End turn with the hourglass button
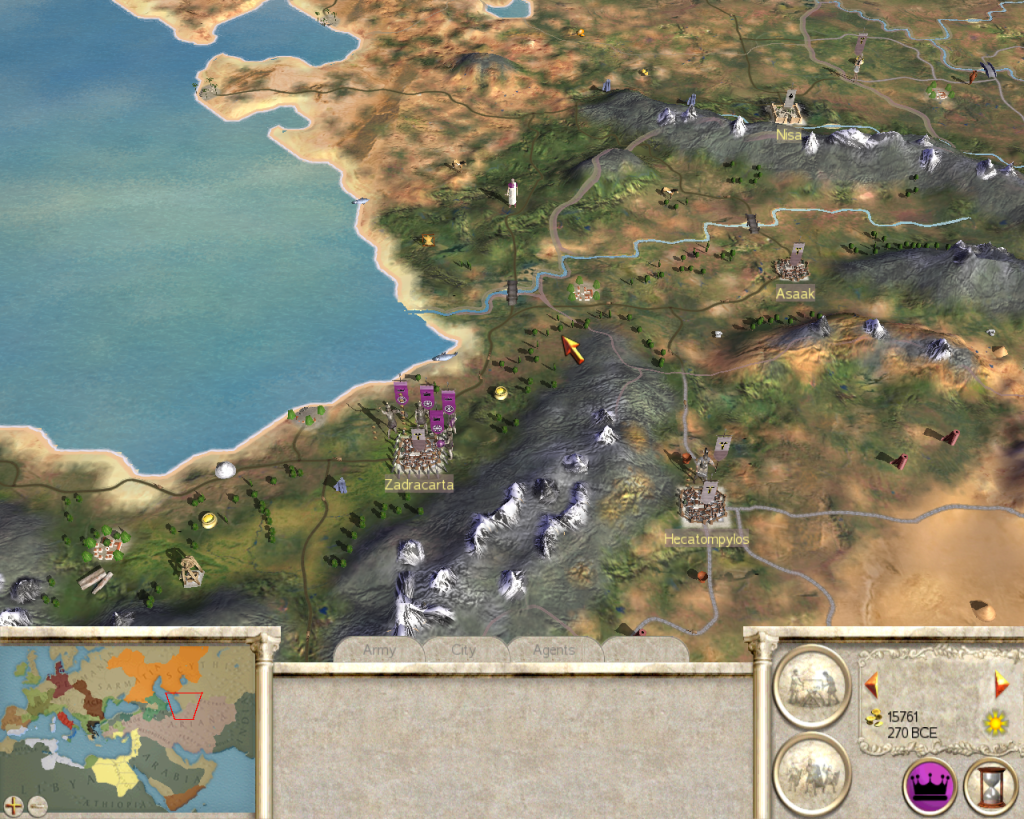The image size is (1024, 819). 990,785
